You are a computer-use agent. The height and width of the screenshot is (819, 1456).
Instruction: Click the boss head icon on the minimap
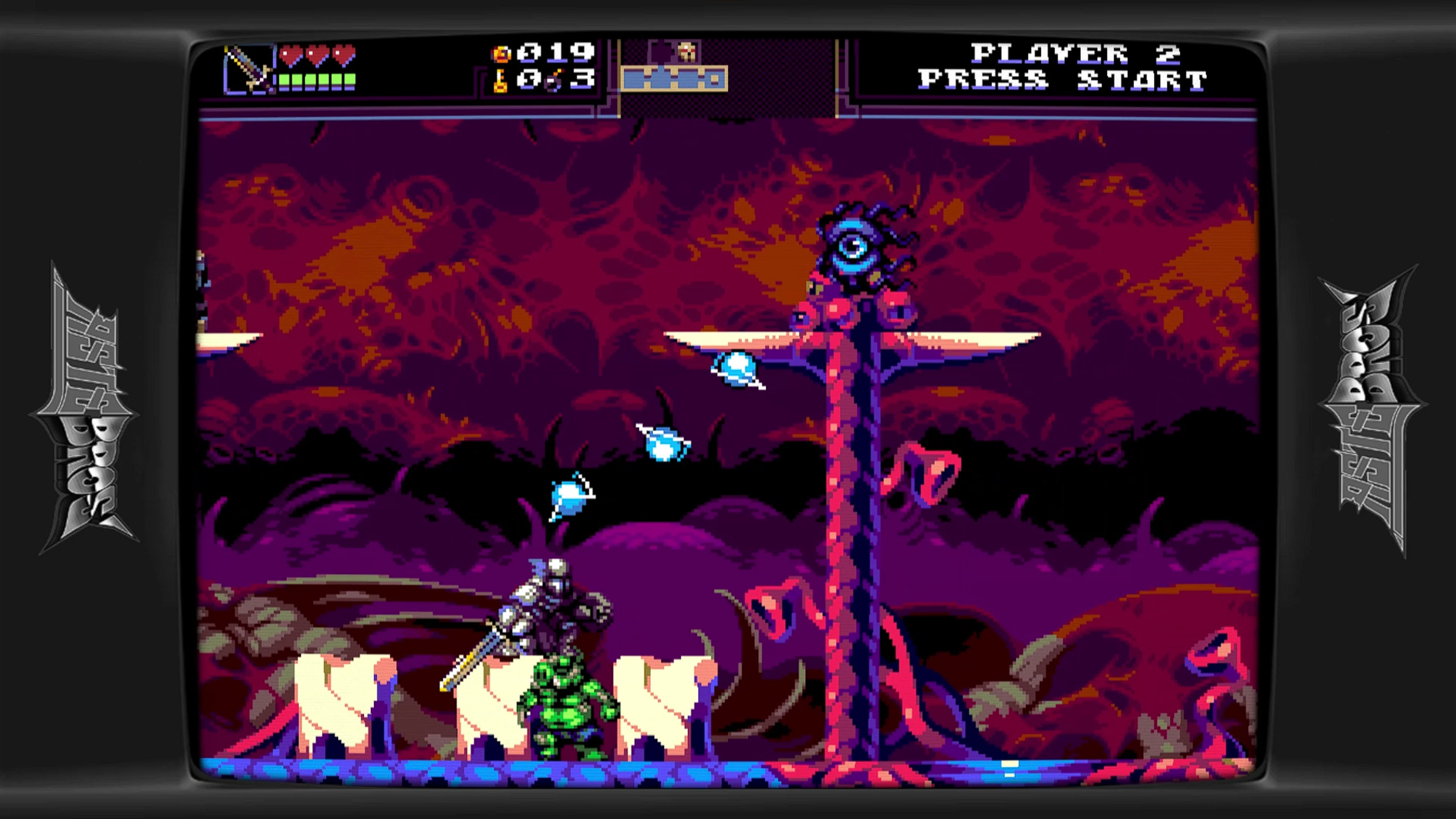pyautogui.click(x=687, y=51)
